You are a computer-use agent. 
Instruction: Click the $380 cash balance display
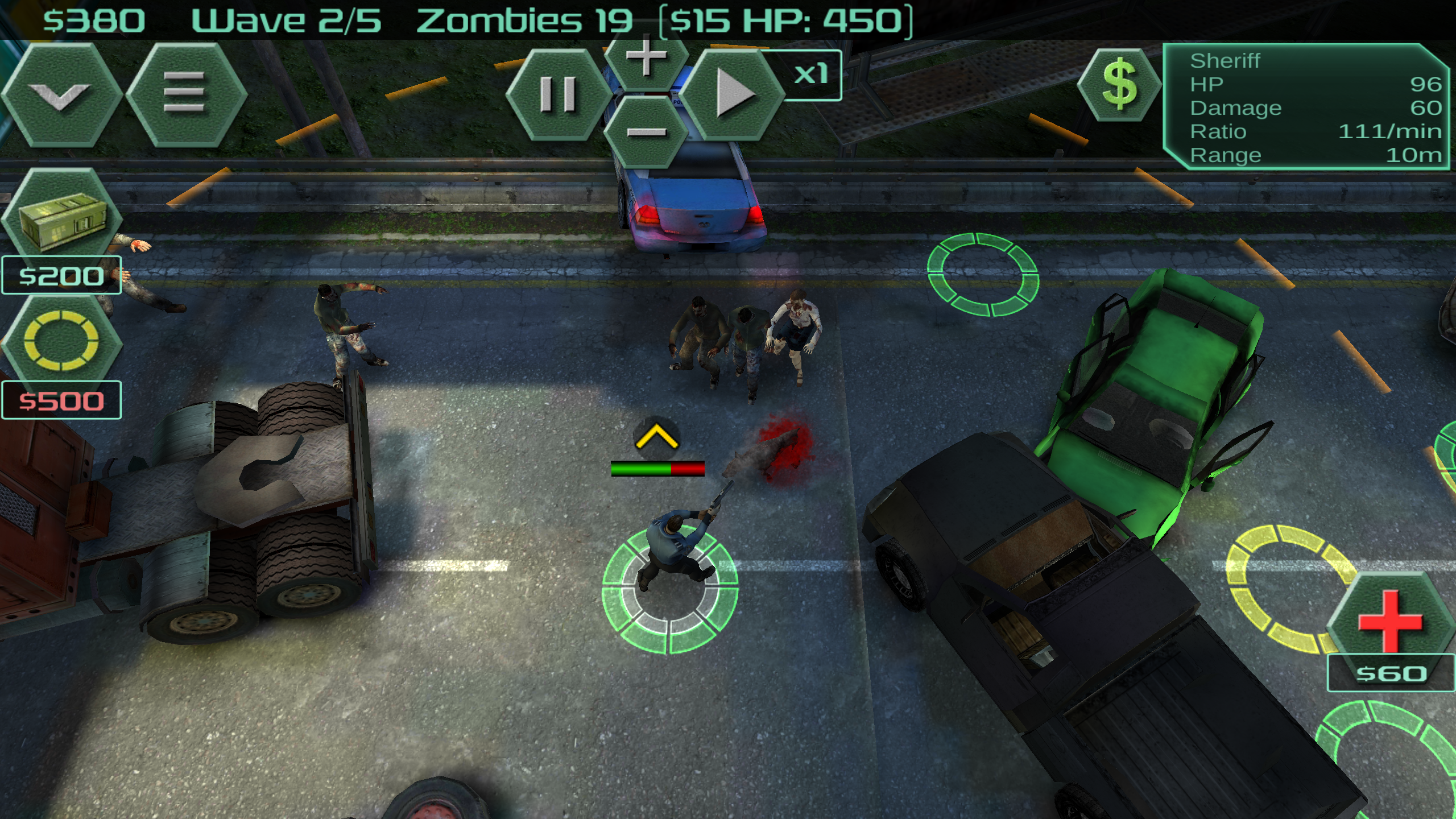pos(94,19)
